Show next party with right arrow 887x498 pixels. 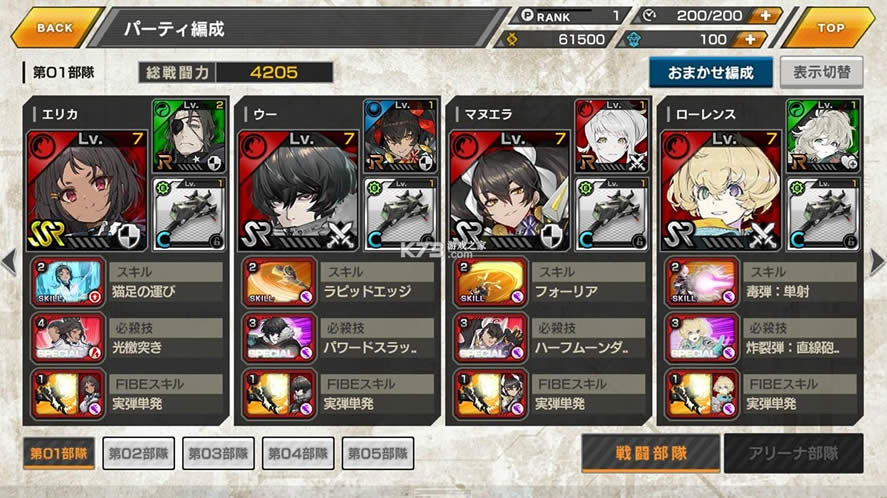877,262
